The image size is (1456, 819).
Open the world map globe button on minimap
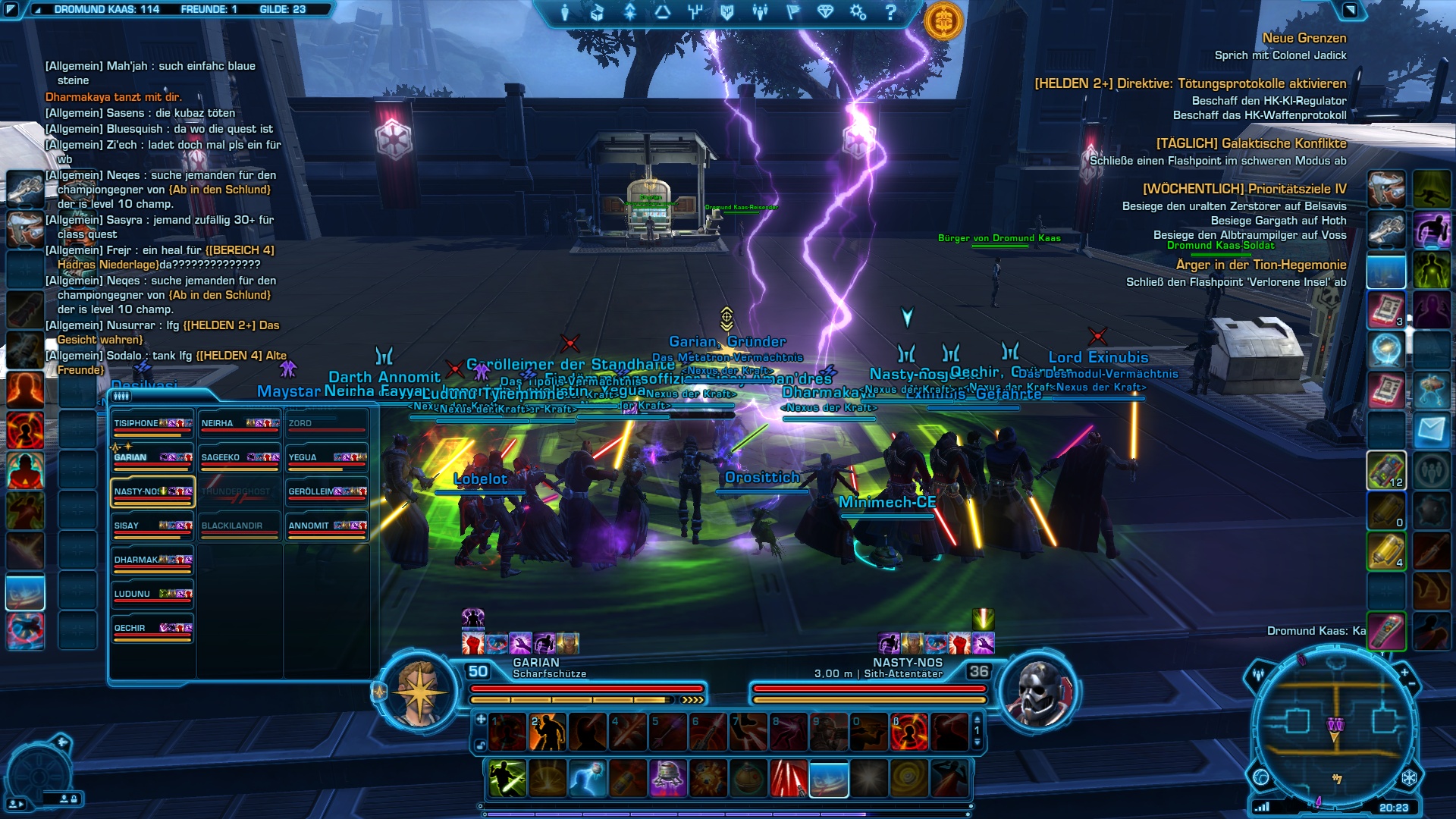tap(1261, 777)
